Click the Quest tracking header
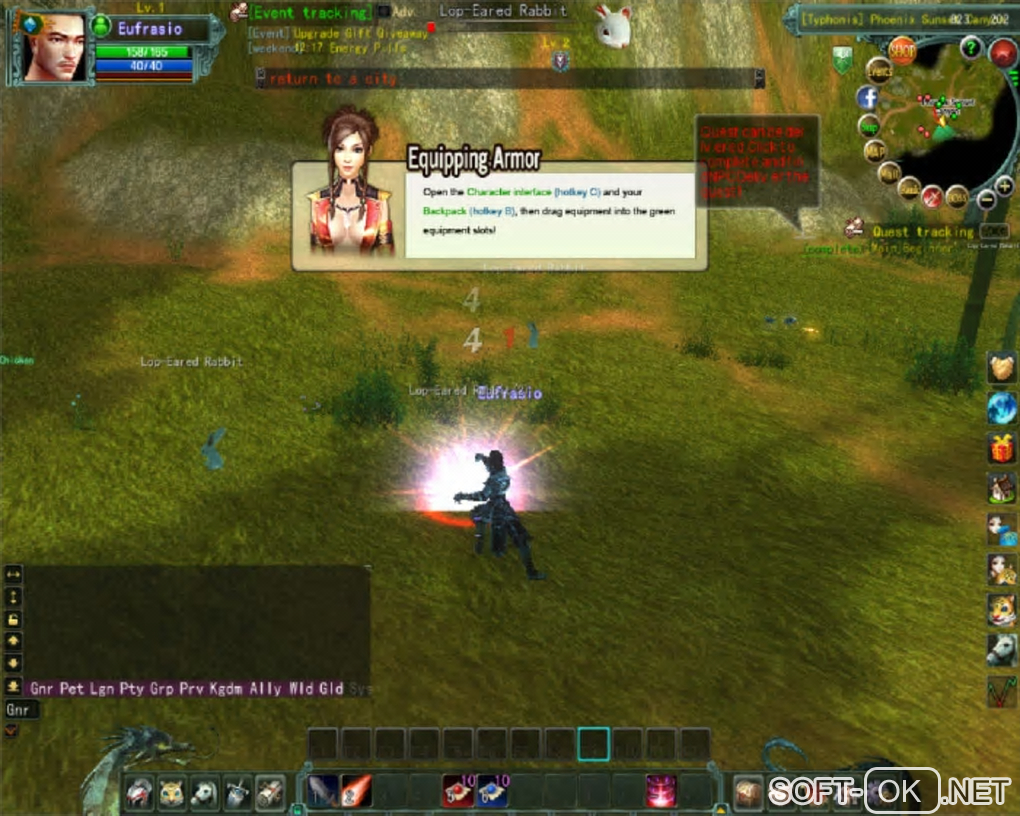Viewport: 1020px width, 816px height. (922, 232)
